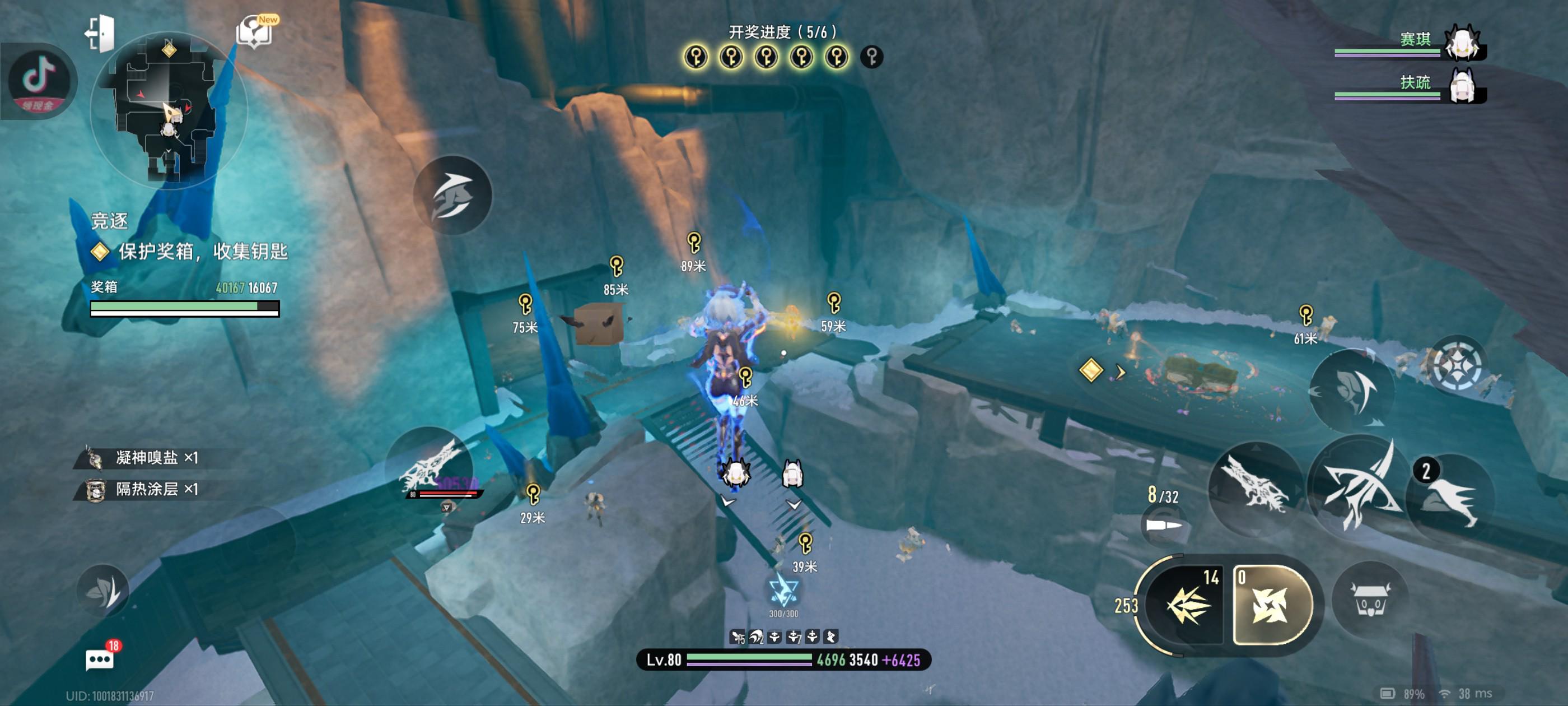
Task: Open the chat with 18 unread messages
Action: click(100, 659)
